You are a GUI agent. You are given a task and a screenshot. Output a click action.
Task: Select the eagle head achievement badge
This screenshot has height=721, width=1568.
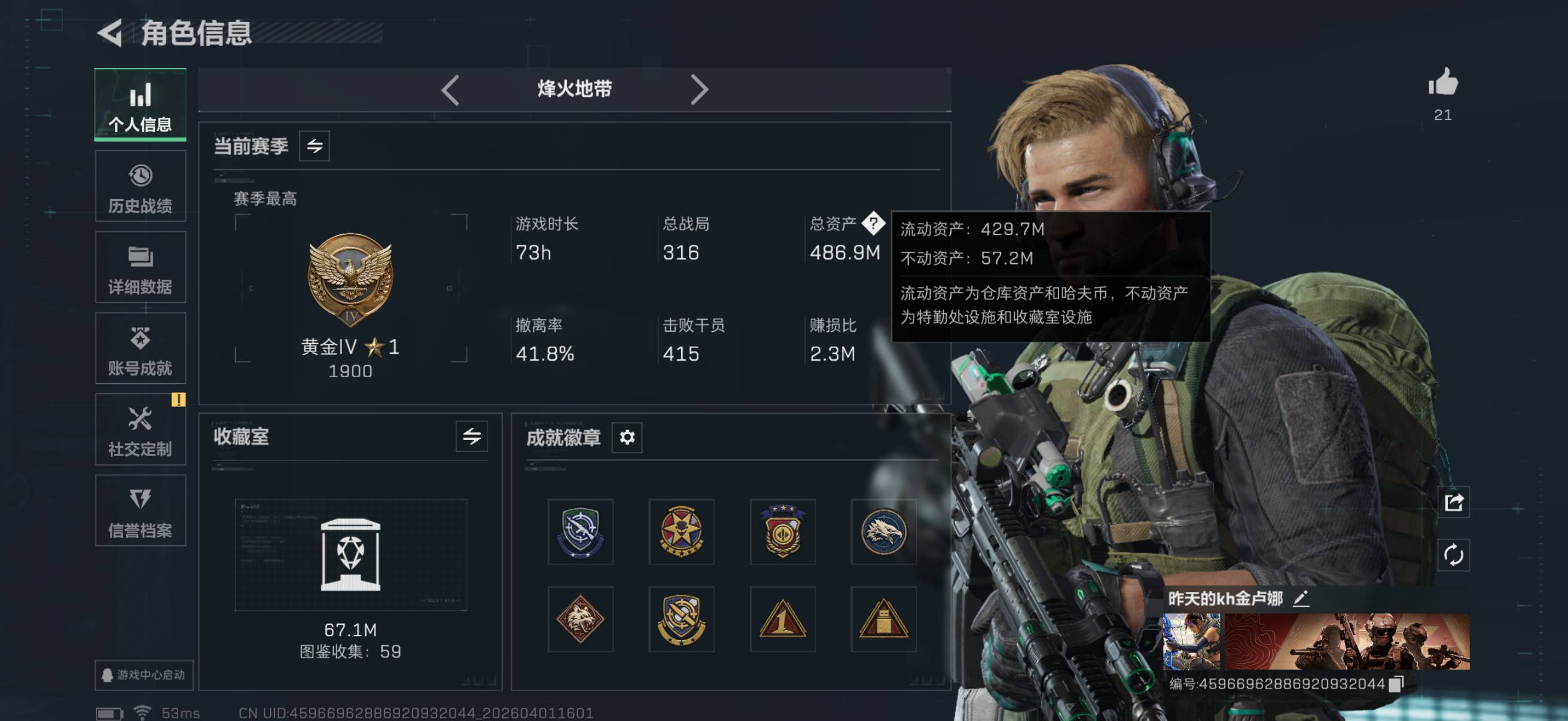click(883, 531)
